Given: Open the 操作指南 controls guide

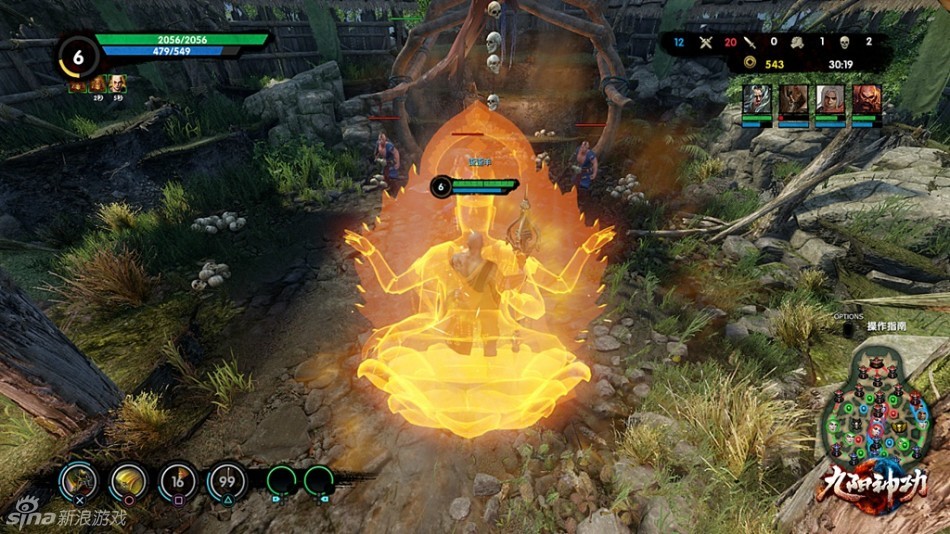Looking at the screenshot, I should click(x=886, y=326).
